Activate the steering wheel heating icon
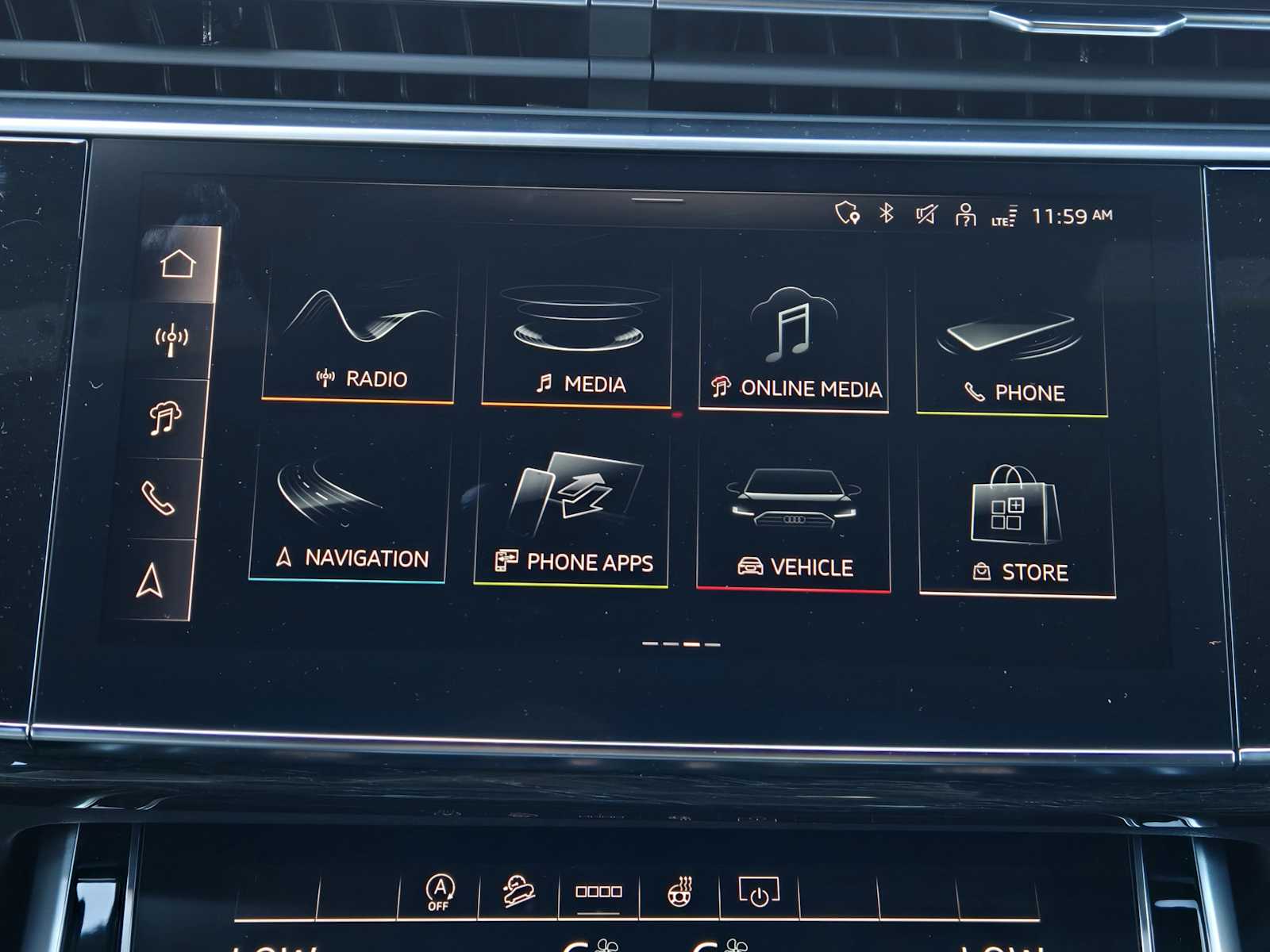 pyautogui.click(x=680, y=892)
